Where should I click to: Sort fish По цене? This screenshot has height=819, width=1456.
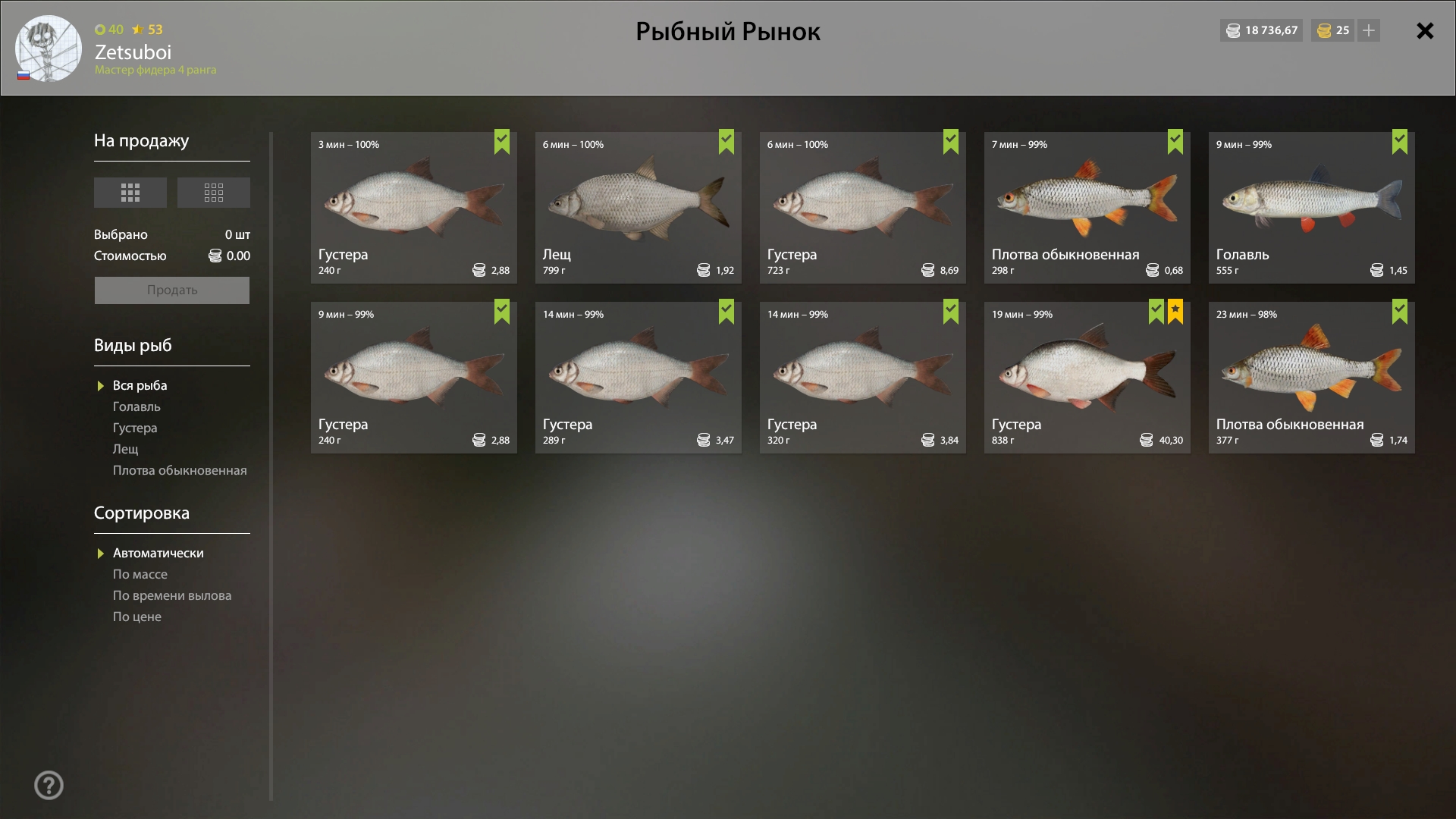click(137, 617)
